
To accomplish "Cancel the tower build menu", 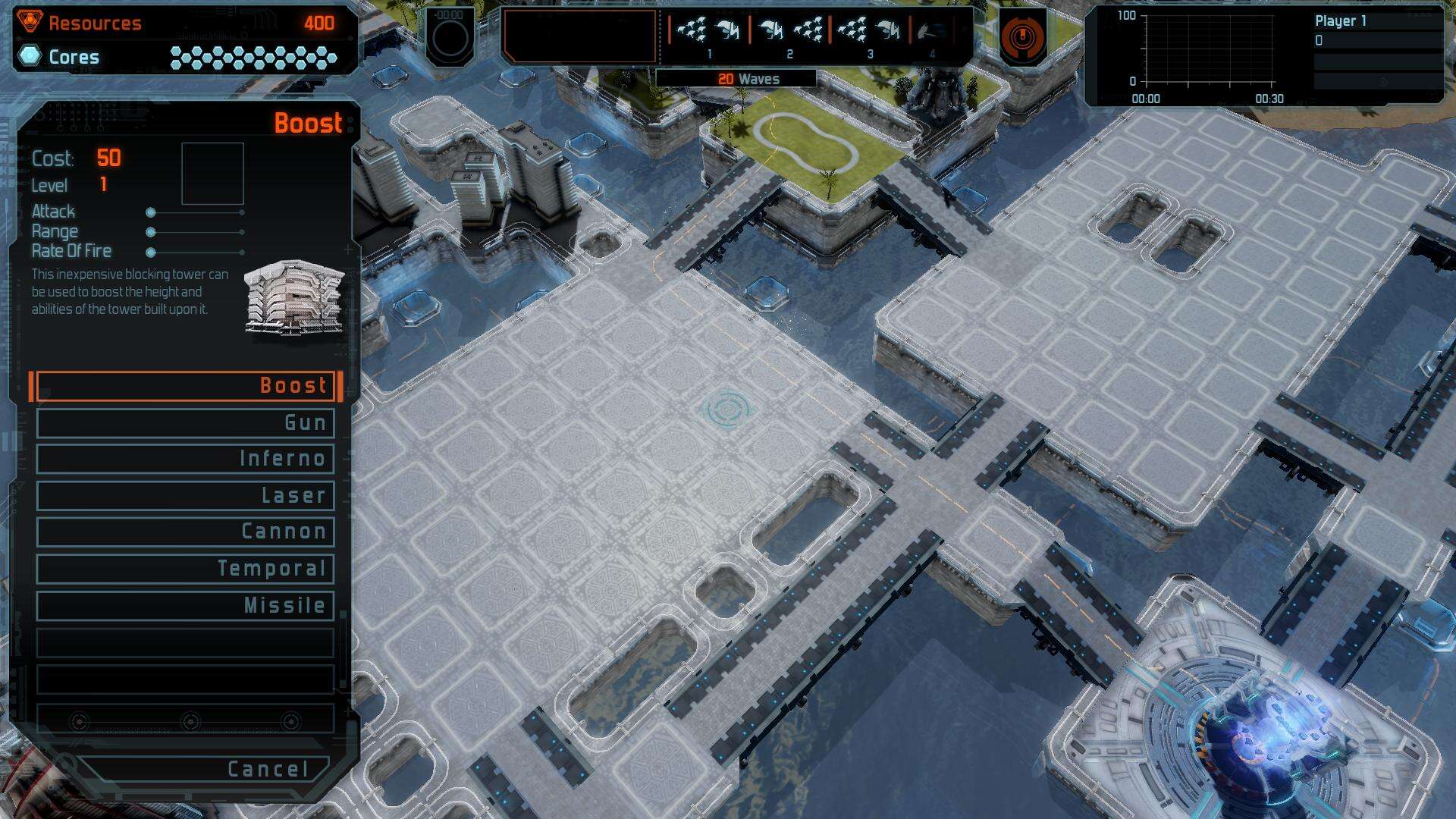I will pos(205,769).
